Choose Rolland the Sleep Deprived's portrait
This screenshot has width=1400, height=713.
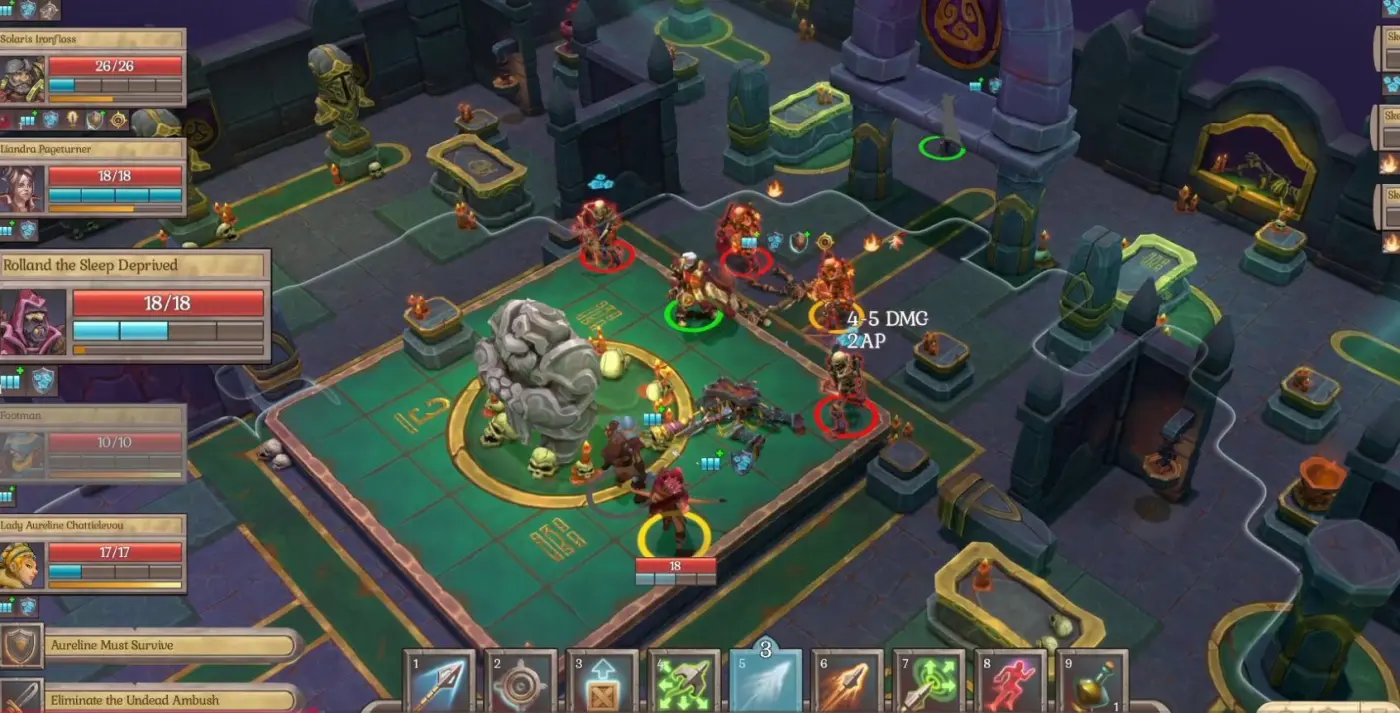(33, 322)
